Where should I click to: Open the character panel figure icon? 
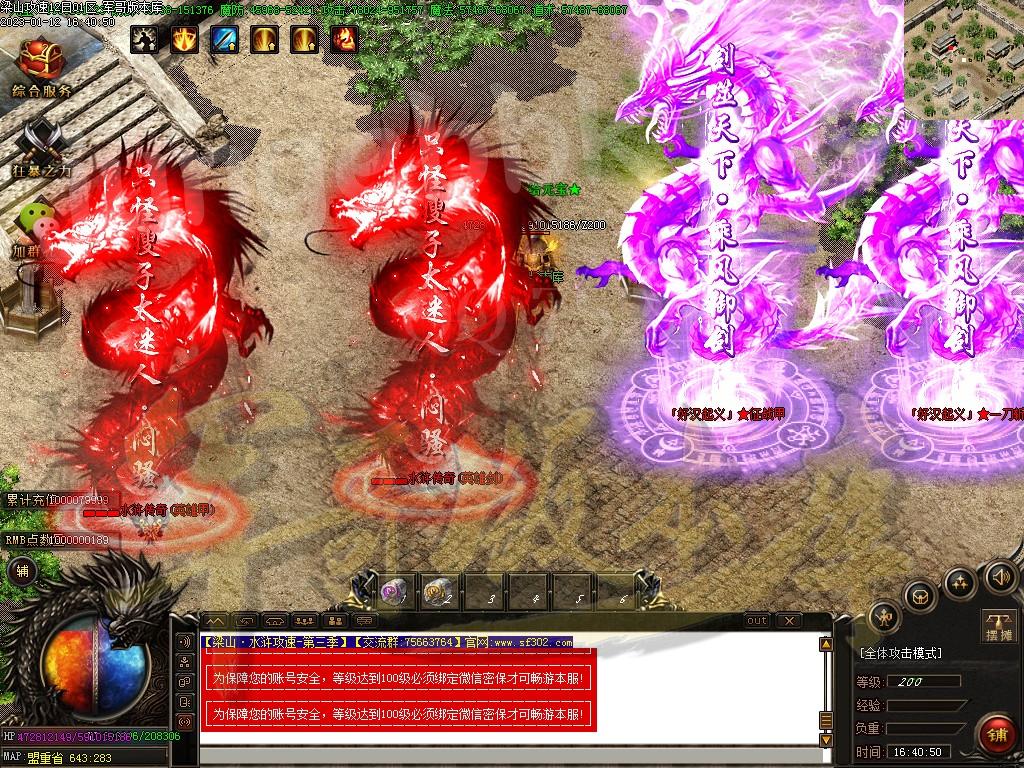885,617
